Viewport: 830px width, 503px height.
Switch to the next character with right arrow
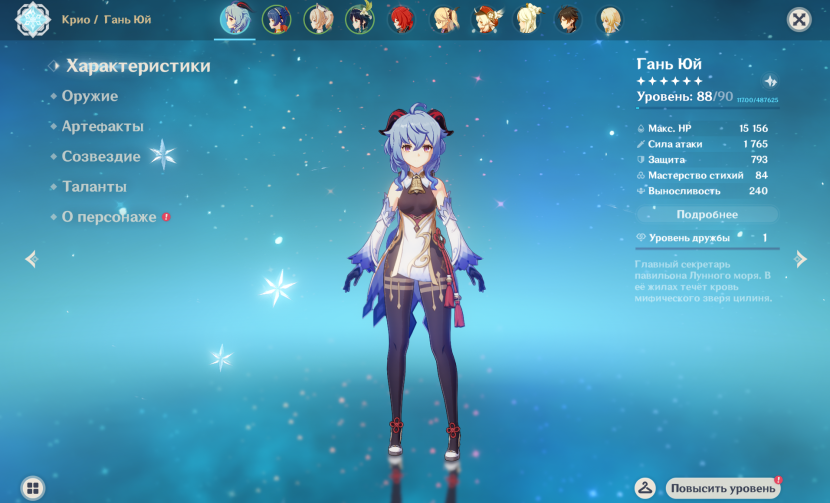point(800,259)
